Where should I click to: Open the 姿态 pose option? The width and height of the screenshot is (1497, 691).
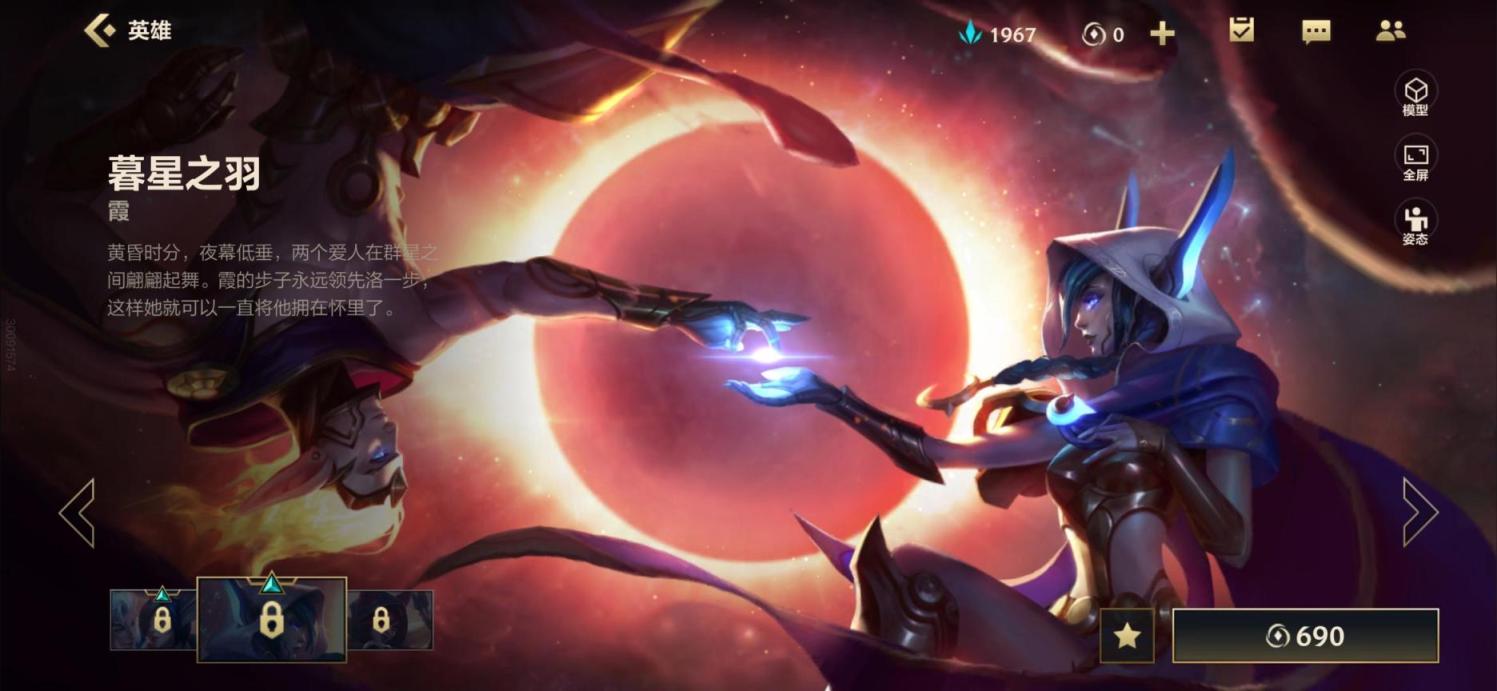click(1415, 223)
